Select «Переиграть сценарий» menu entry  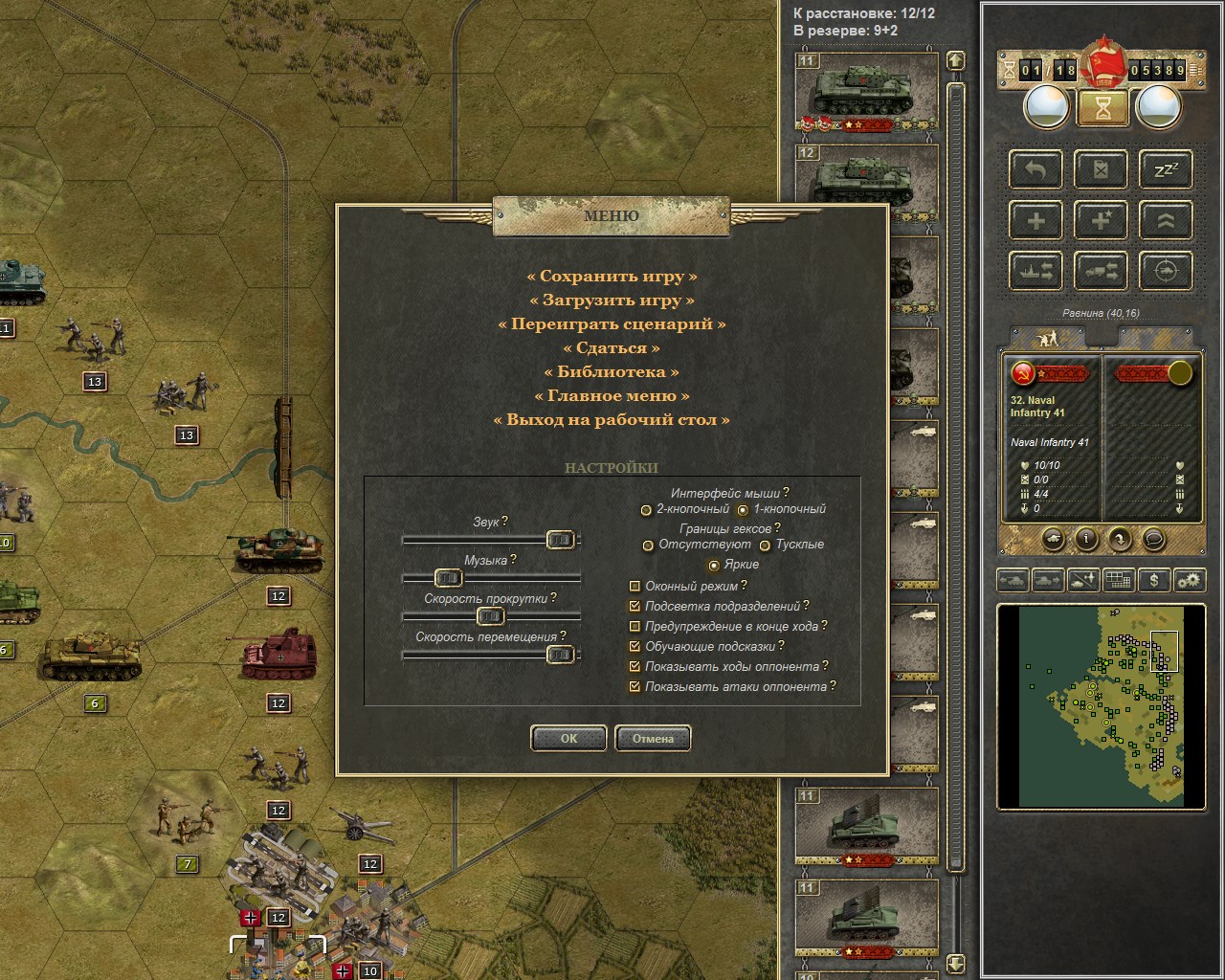click(612, 324)
